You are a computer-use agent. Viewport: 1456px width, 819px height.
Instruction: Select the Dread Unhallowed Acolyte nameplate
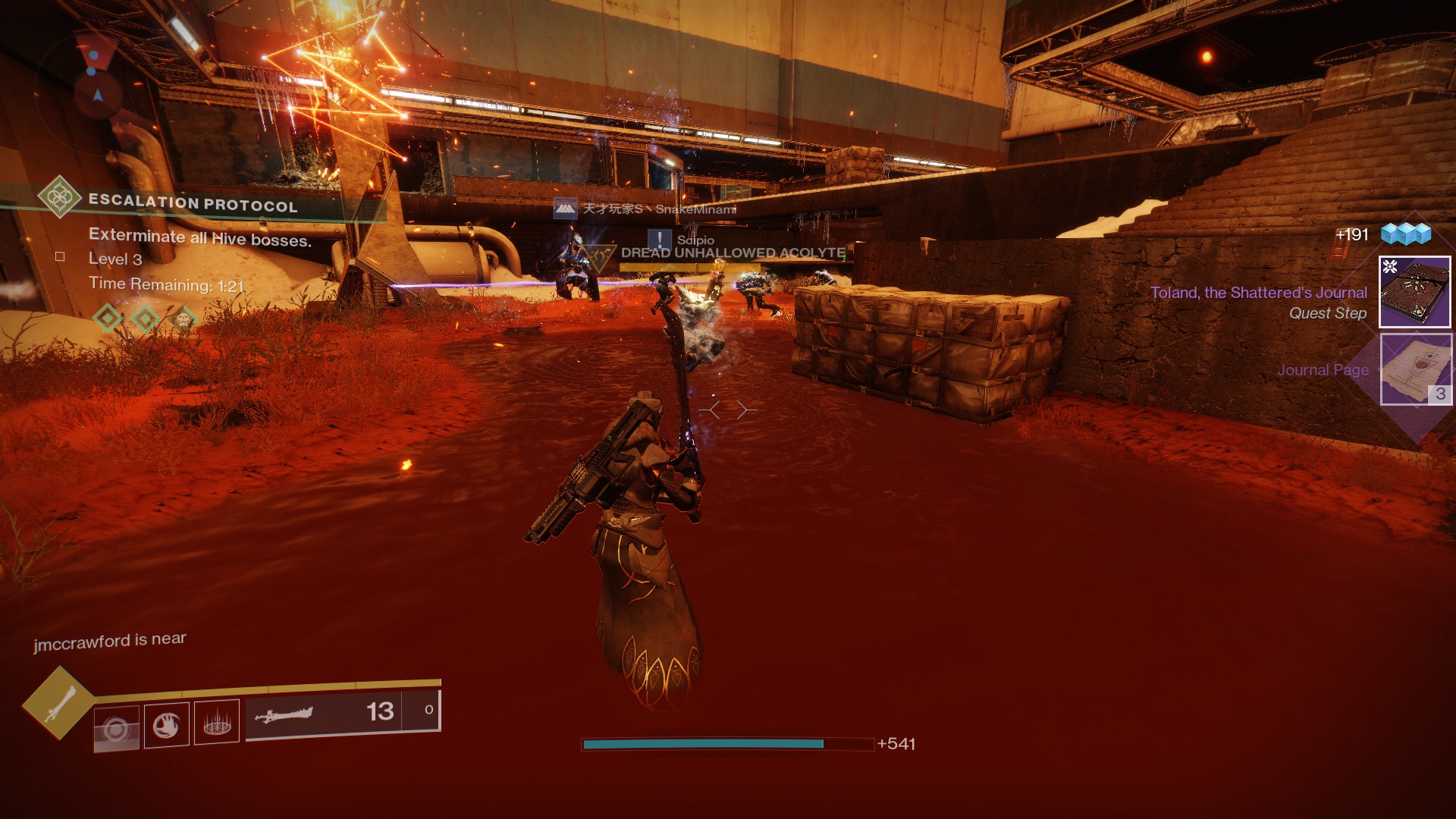[733, 253]
